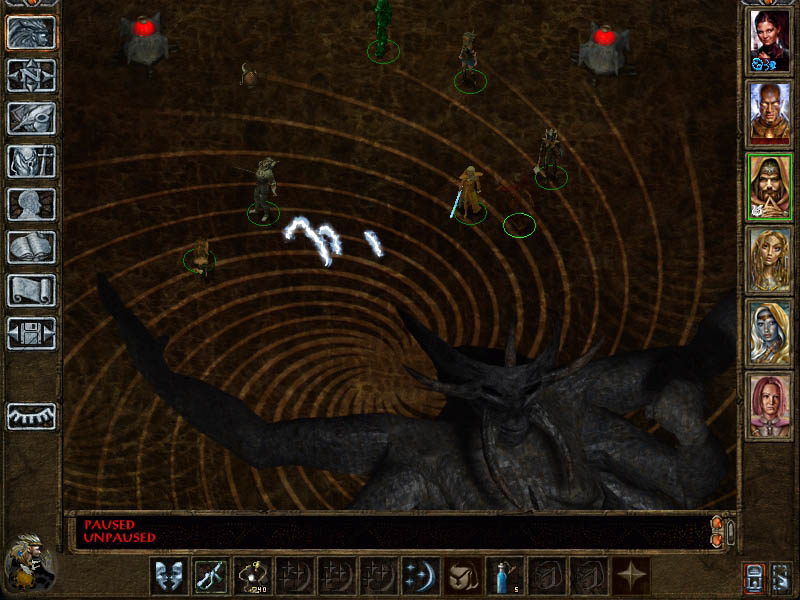Open the character record bust icon
This screenshot has height=600, width=800.
[x=32, y=204]
